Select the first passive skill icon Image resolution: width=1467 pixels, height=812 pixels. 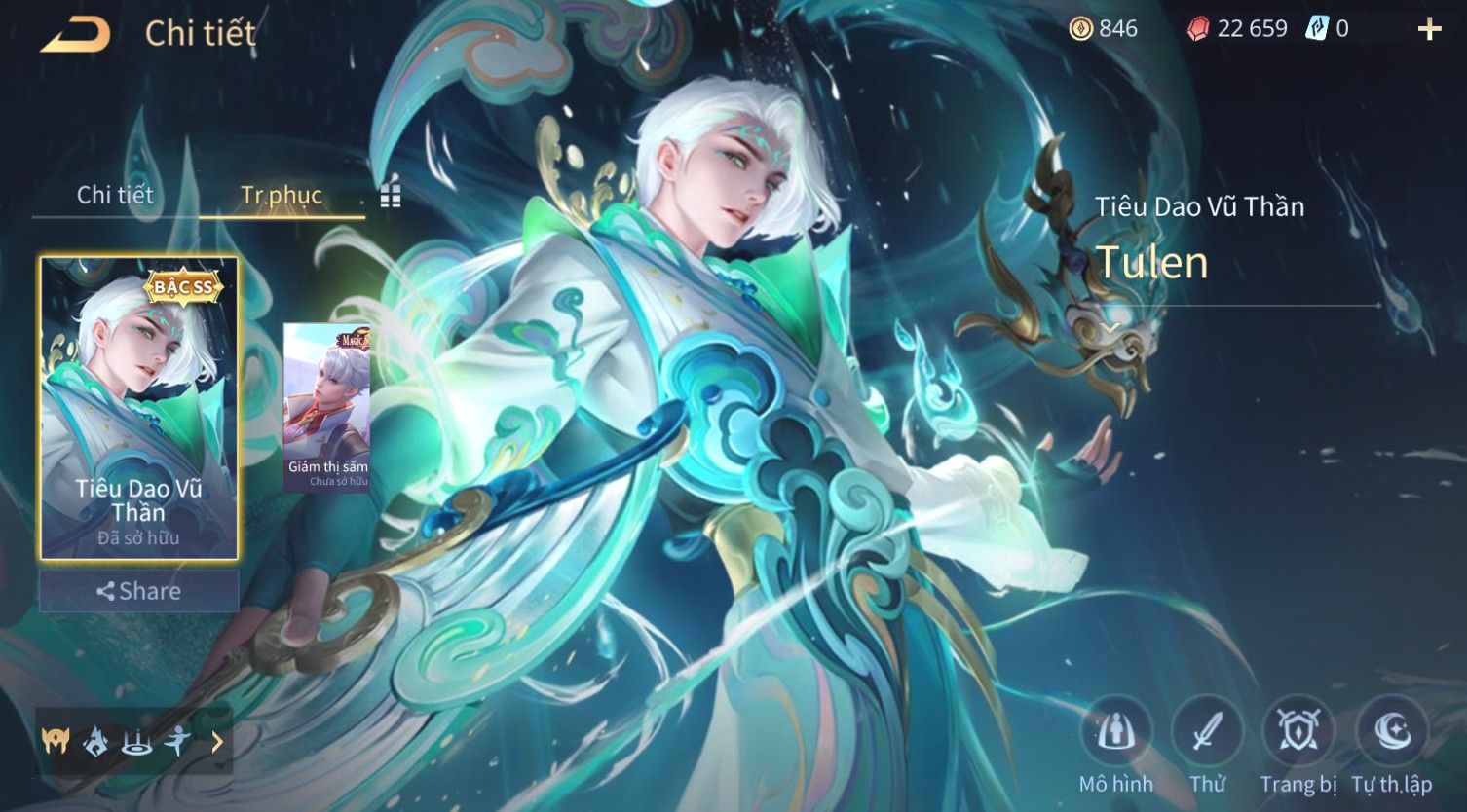tap(56, 743)
